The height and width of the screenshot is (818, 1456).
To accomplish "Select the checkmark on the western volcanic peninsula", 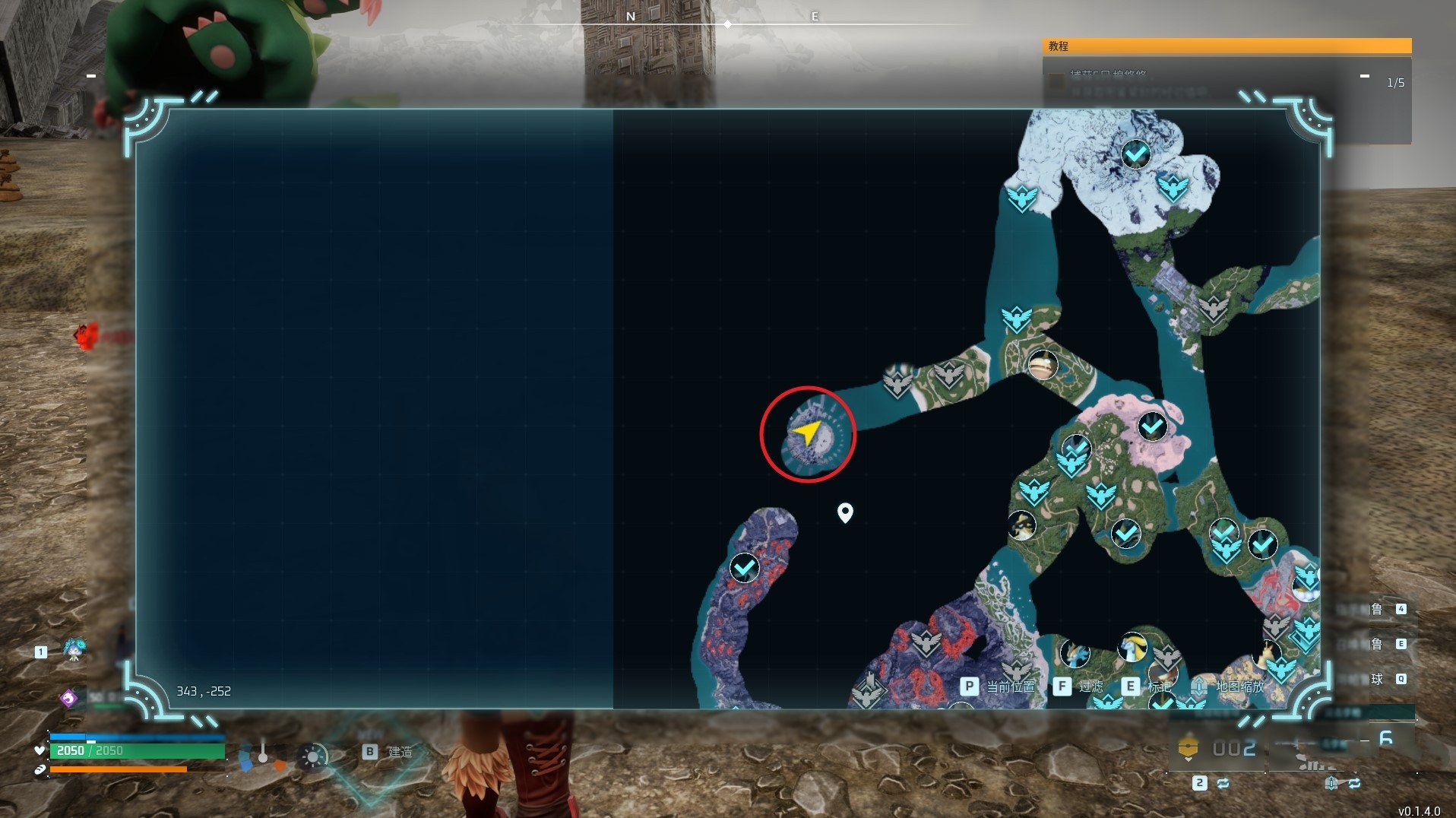I will 744,567.
